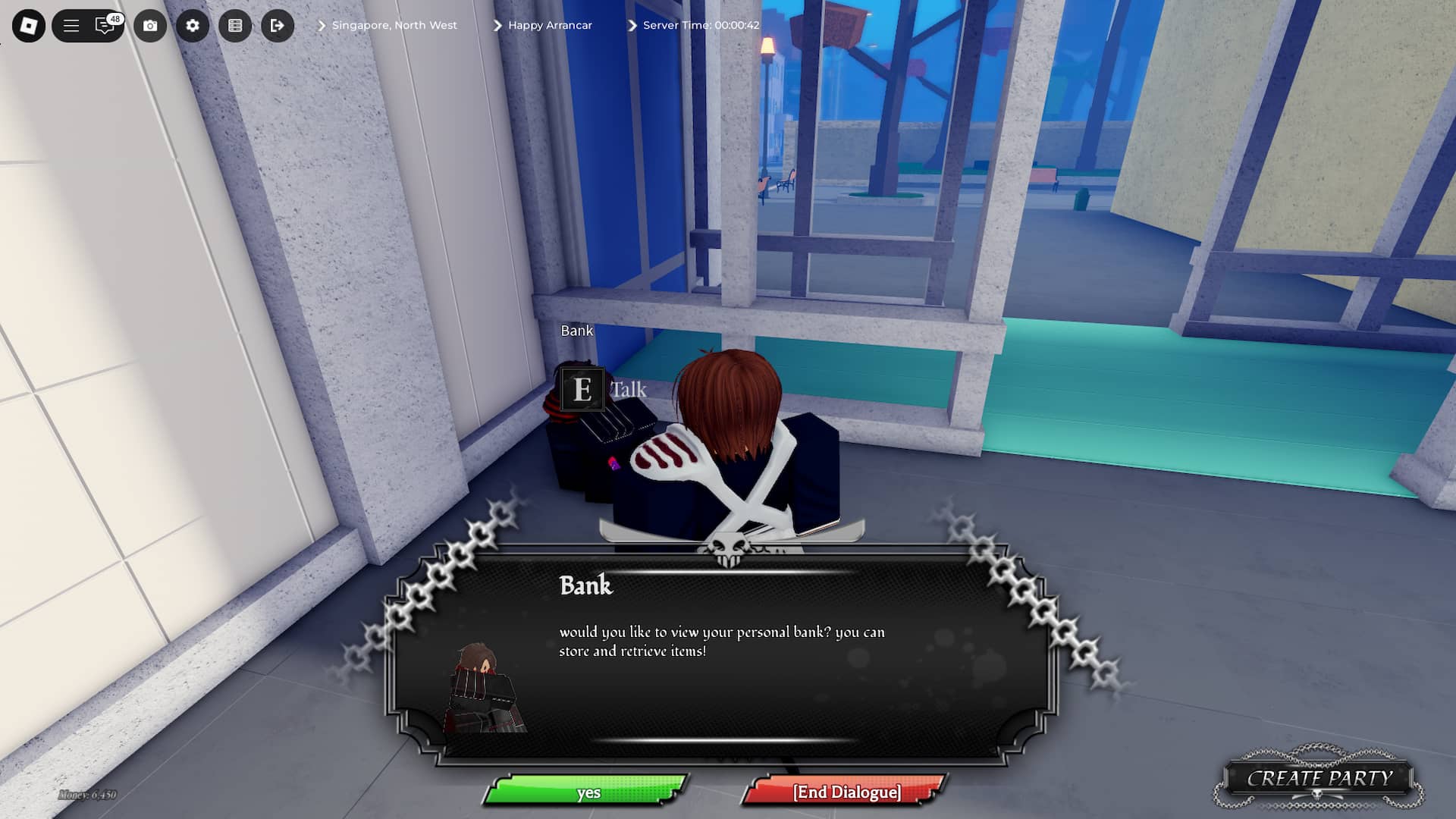Expand the Happy Arrancar server chevron

pos(497,24)
